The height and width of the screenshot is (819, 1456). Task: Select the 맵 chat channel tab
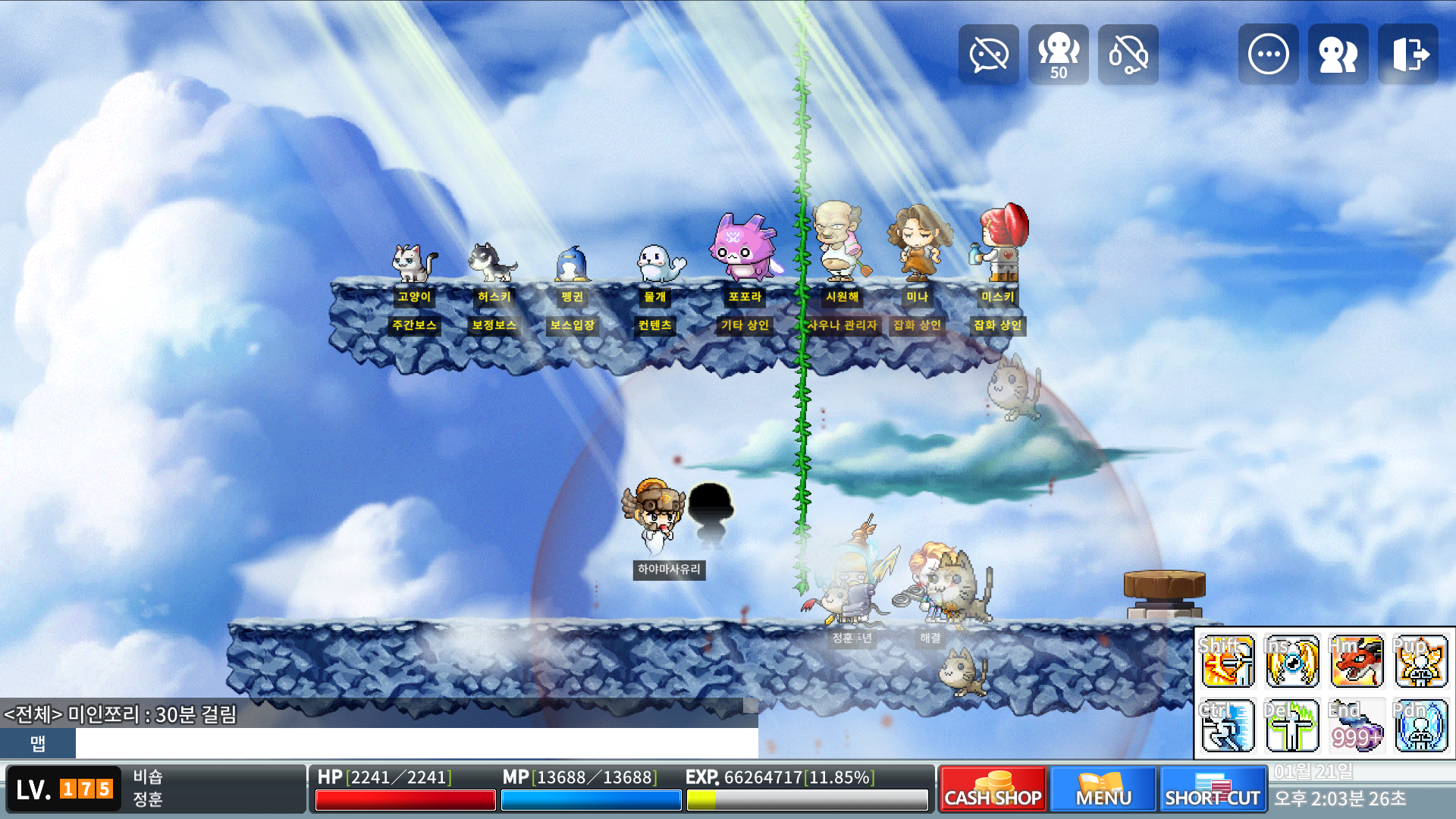click(x=38, y=743)
